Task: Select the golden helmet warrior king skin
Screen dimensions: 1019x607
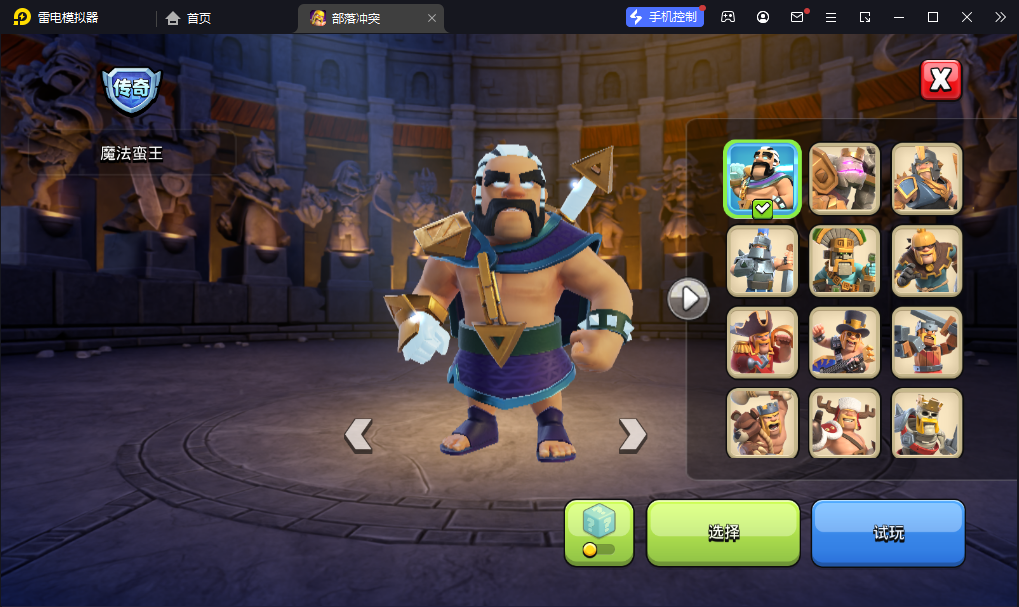Action: (x=927, y=261)
